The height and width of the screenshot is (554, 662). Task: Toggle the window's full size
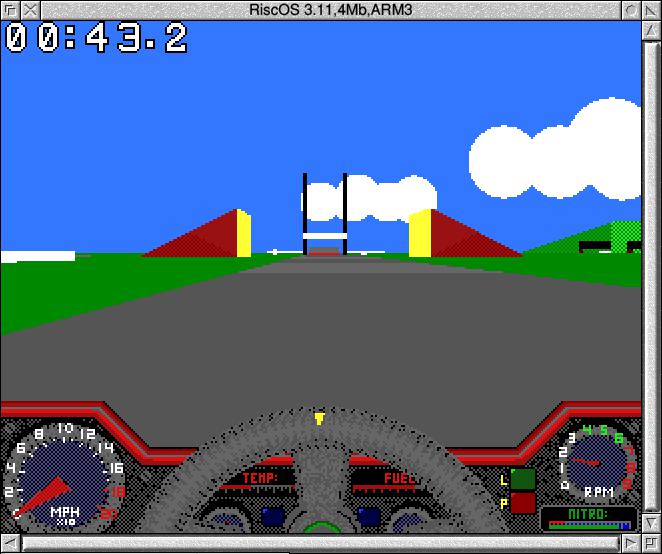point(651,9)
